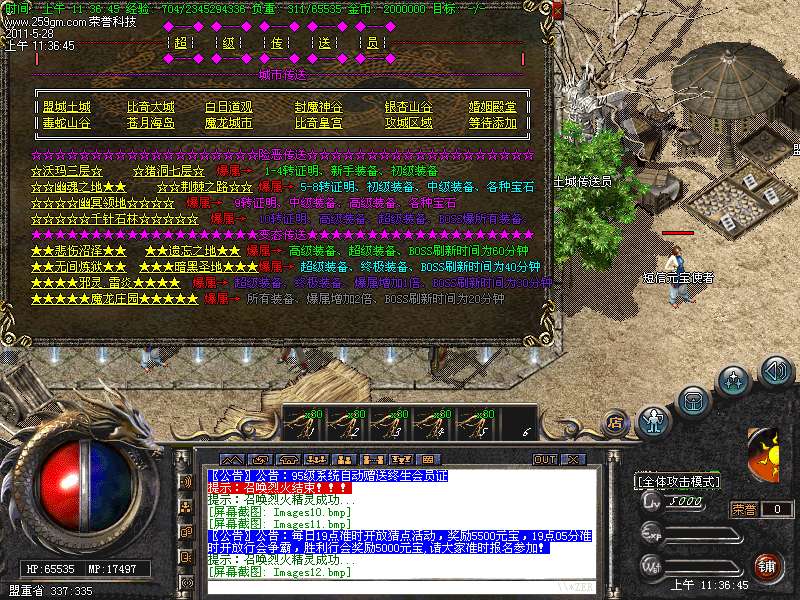Choose 猪洞七层 dungeon link
This screenshot has height=600, width=800.
(168, 171)
